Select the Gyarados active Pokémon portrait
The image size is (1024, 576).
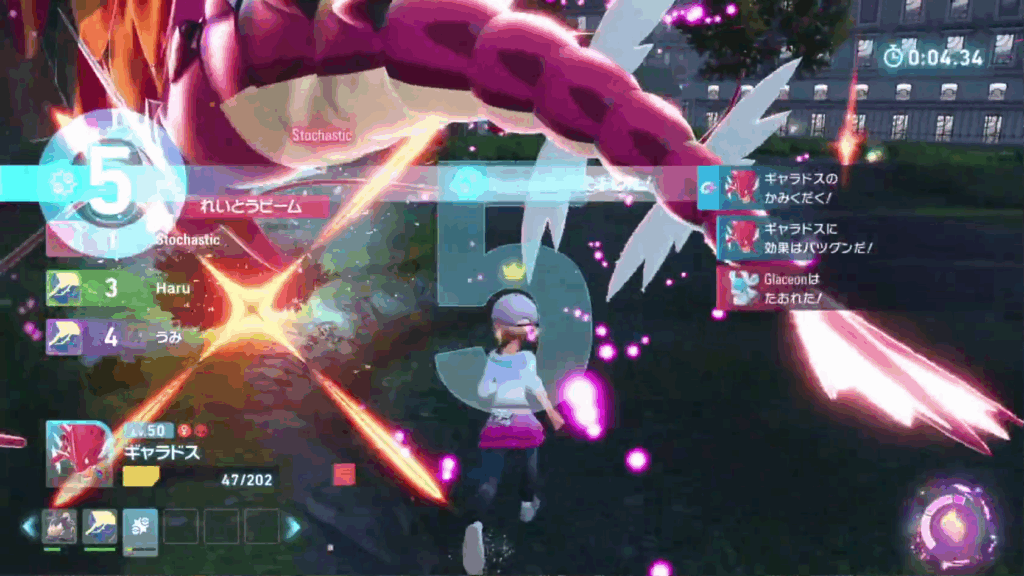[x=78, y=455]
